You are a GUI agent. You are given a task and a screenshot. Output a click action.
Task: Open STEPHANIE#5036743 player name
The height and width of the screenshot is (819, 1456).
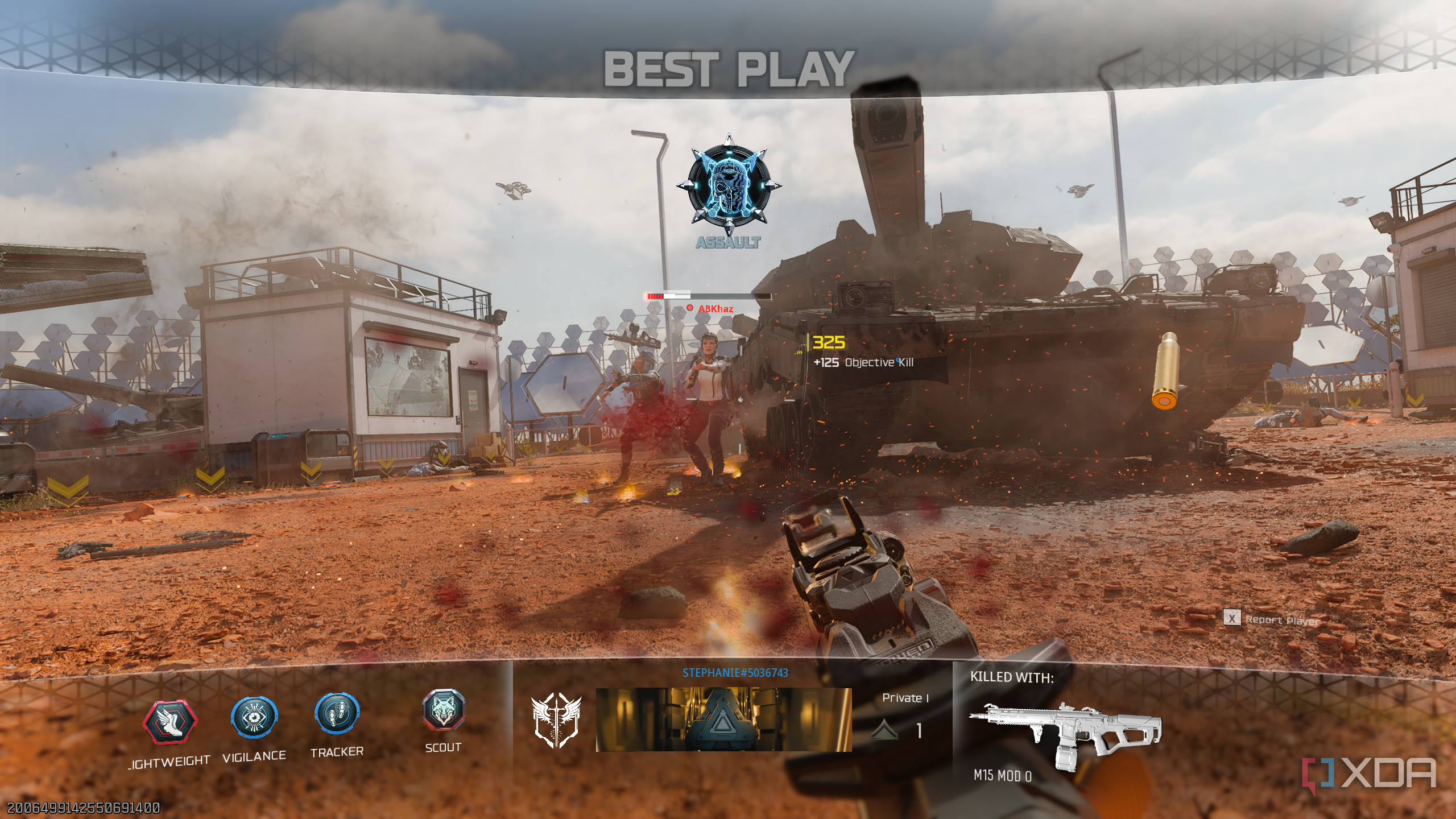coord(735,673)
